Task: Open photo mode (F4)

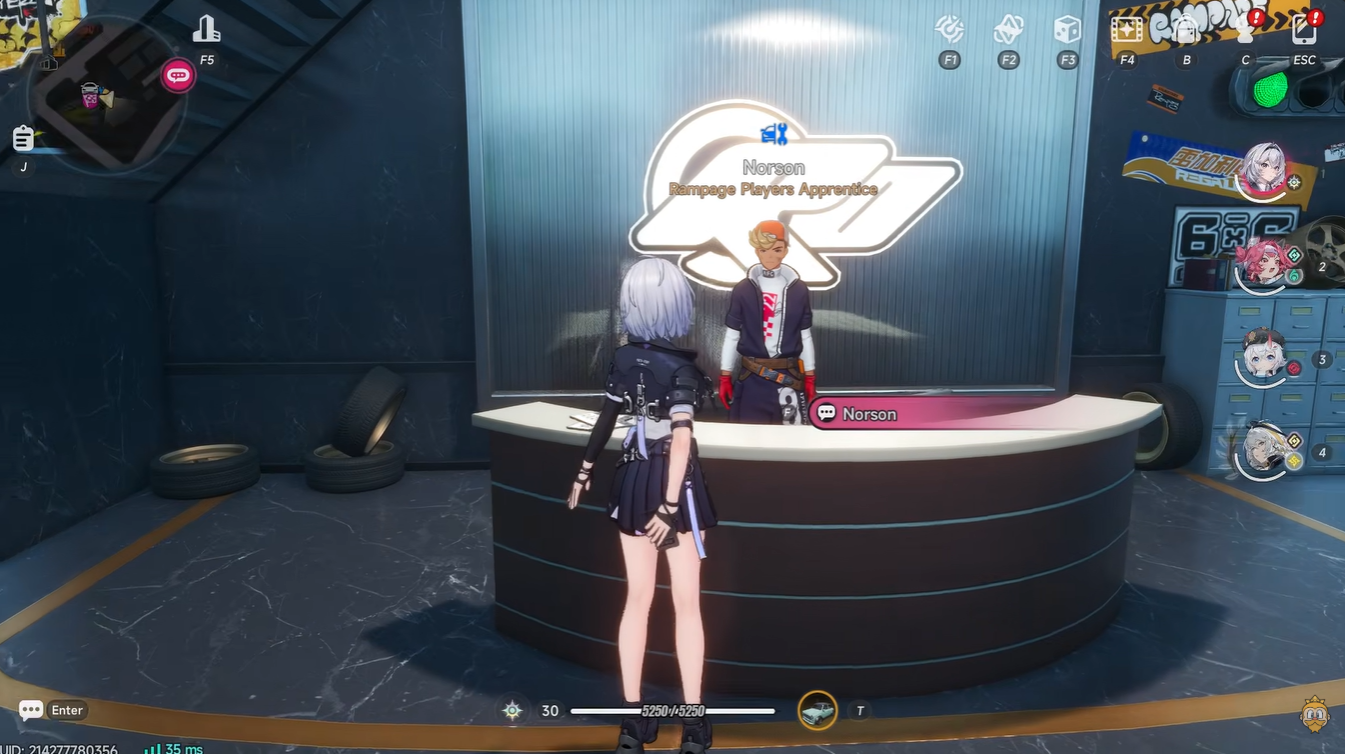Action: coord(1126,29)
